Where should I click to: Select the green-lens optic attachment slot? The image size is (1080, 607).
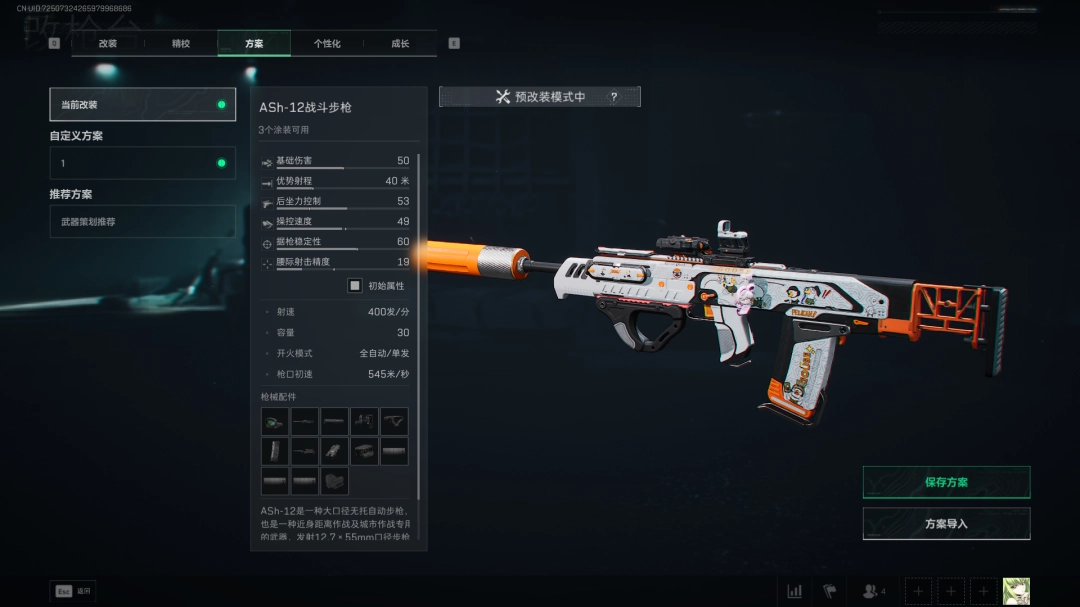pyautogui.click(x=275, y=421)
